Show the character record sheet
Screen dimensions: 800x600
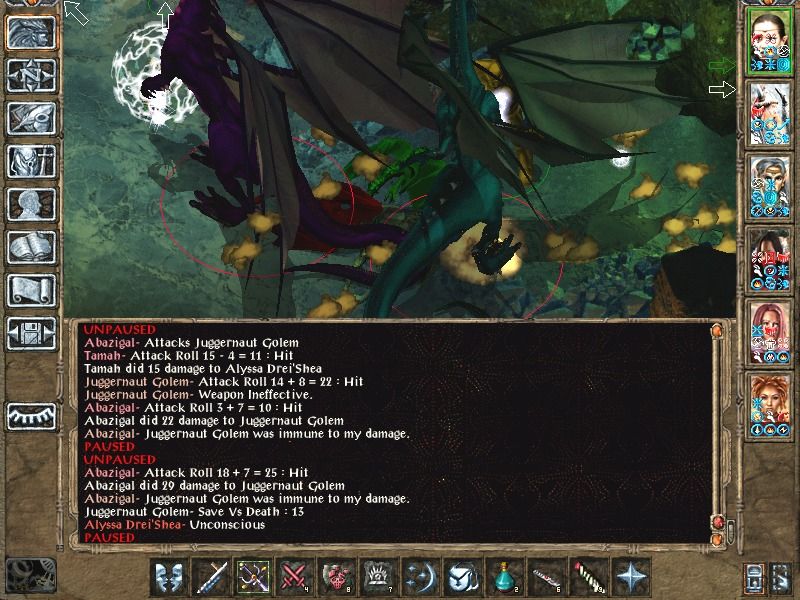tap(30, 204)
